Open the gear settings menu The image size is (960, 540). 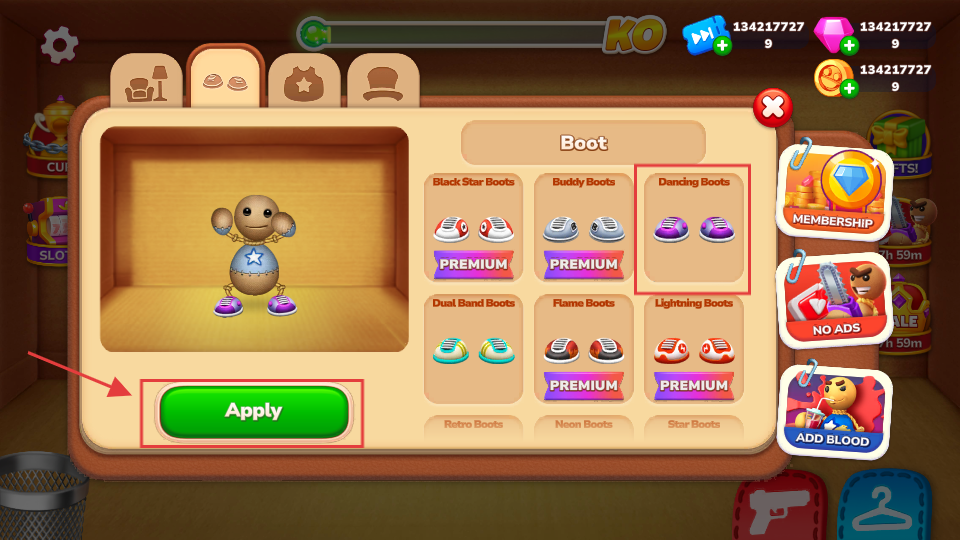click(59, 45)
